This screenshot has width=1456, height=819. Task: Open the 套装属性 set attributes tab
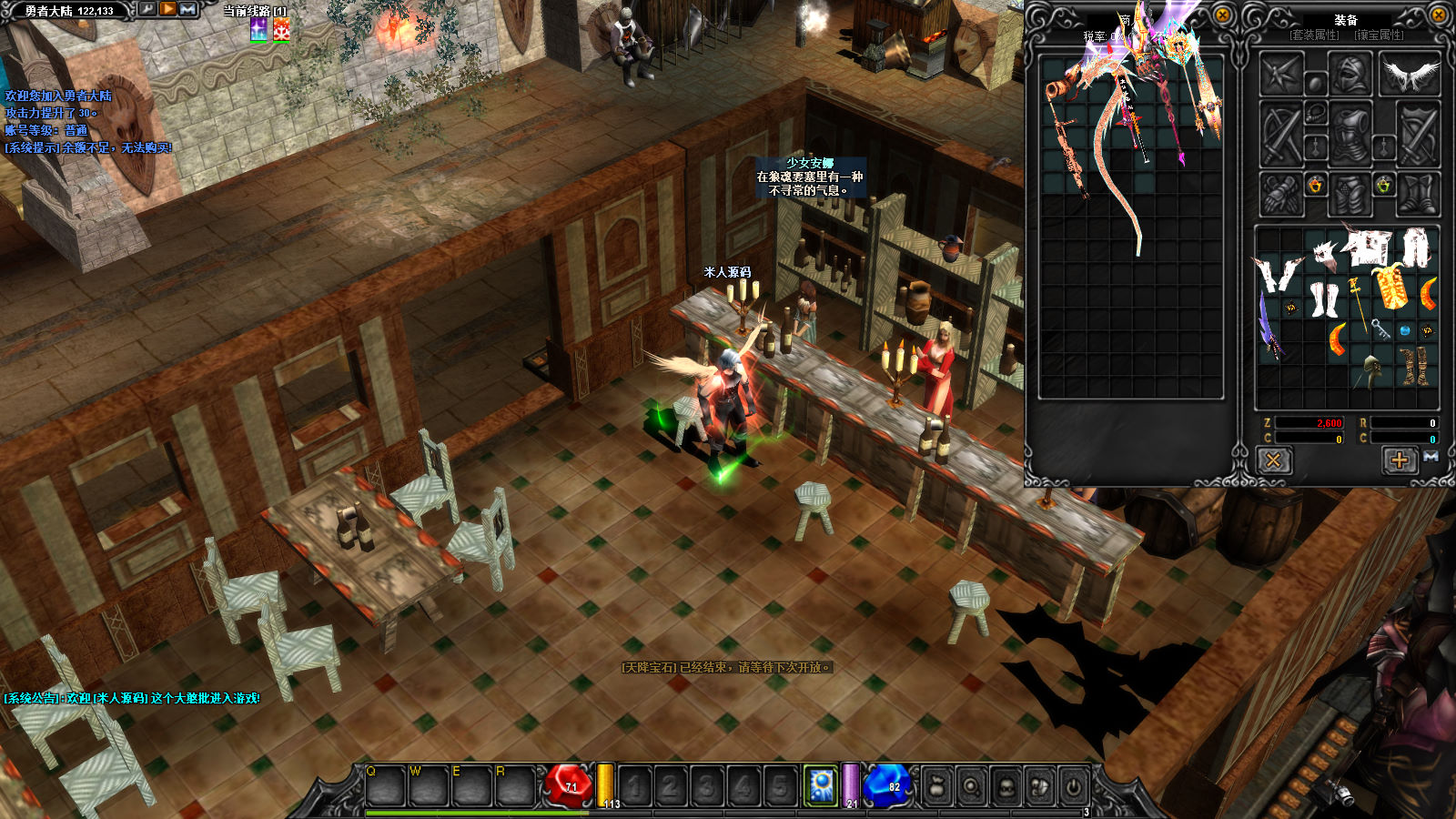tap(1315, 35)
